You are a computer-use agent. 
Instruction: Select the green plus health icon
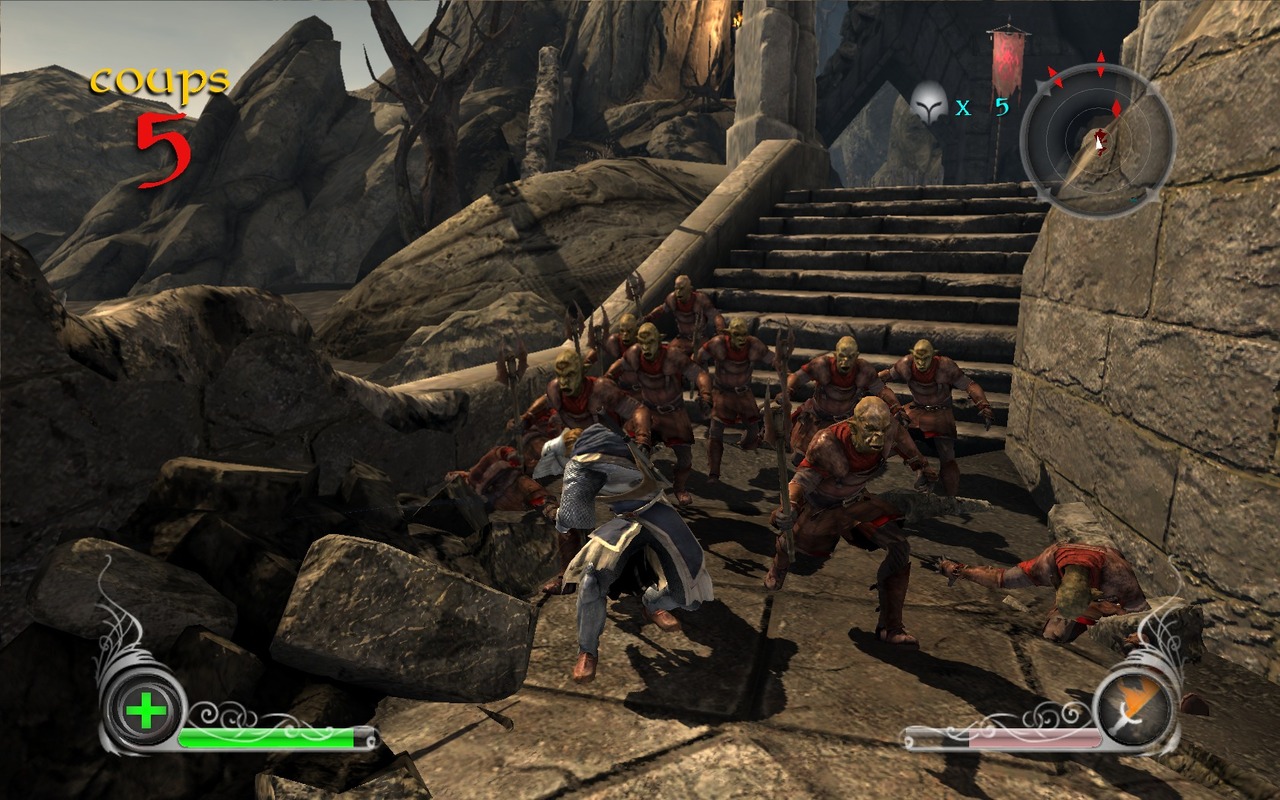pos(146,712)
